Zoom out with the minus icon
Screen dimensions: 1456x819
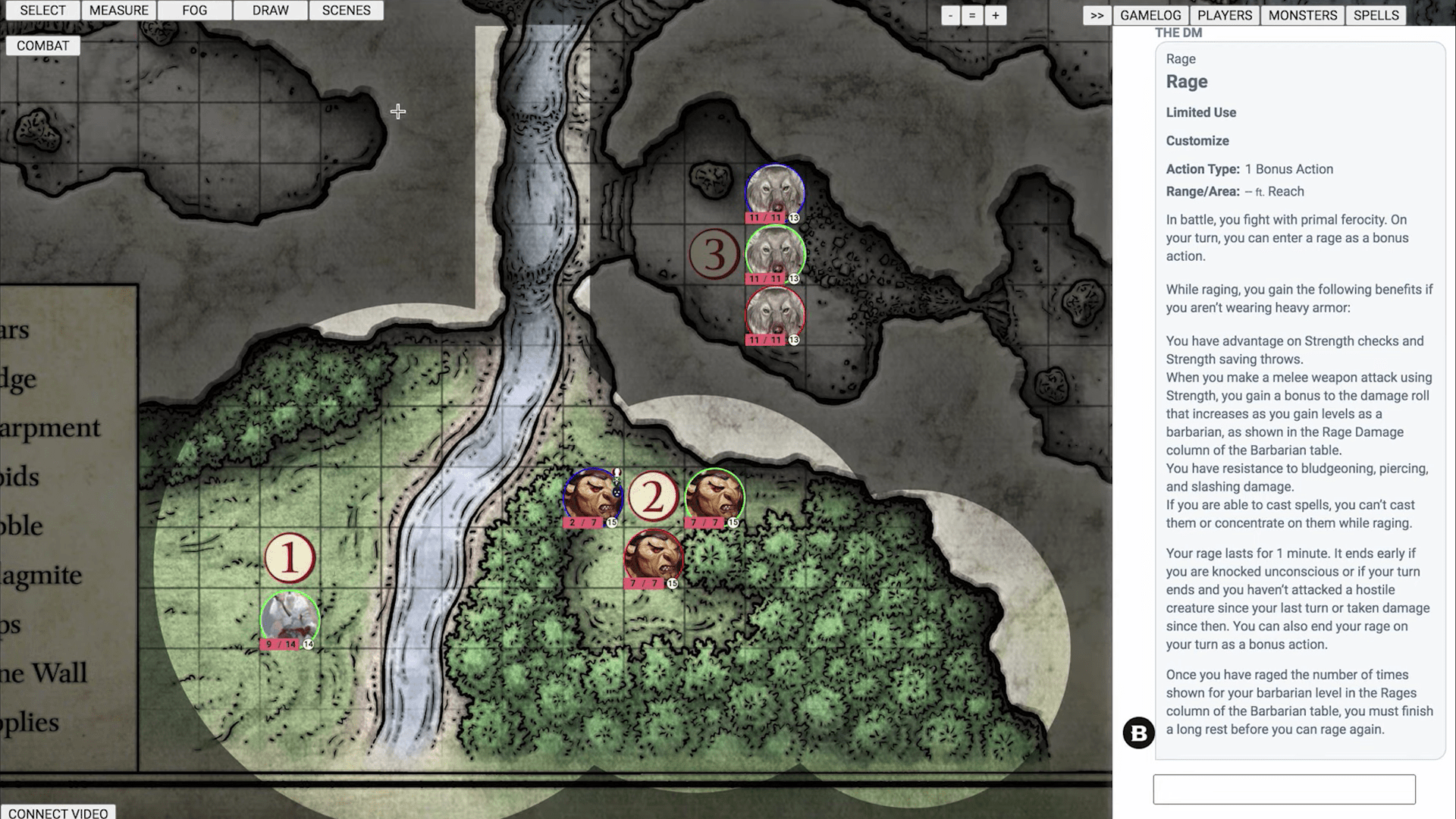pyautogui.click(x=950, y=14)
